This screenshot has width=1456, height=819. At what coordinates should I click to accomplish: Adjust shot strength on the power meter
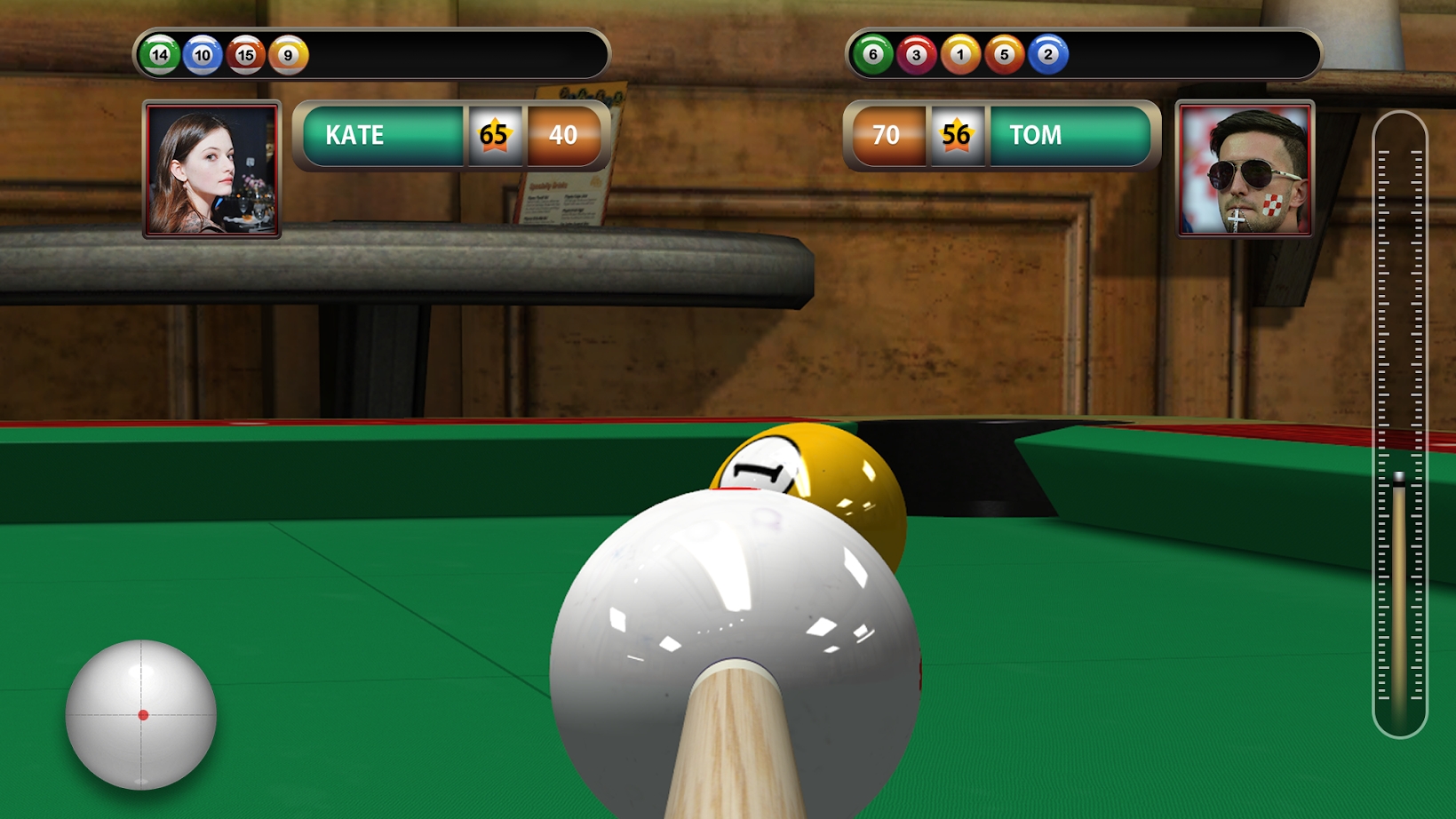coord(1399,425)
